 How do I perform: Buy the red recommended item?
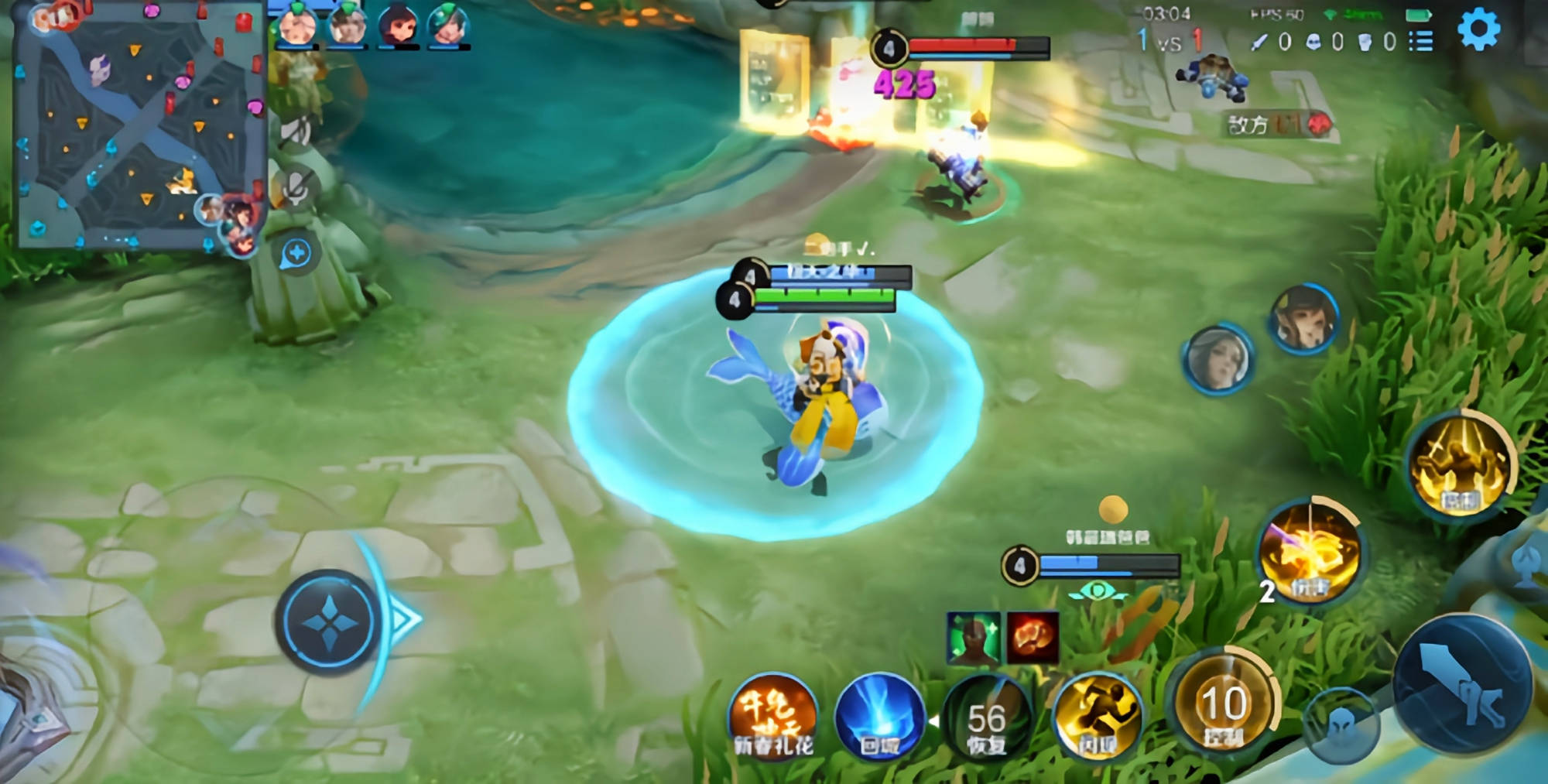point(1033,638)
